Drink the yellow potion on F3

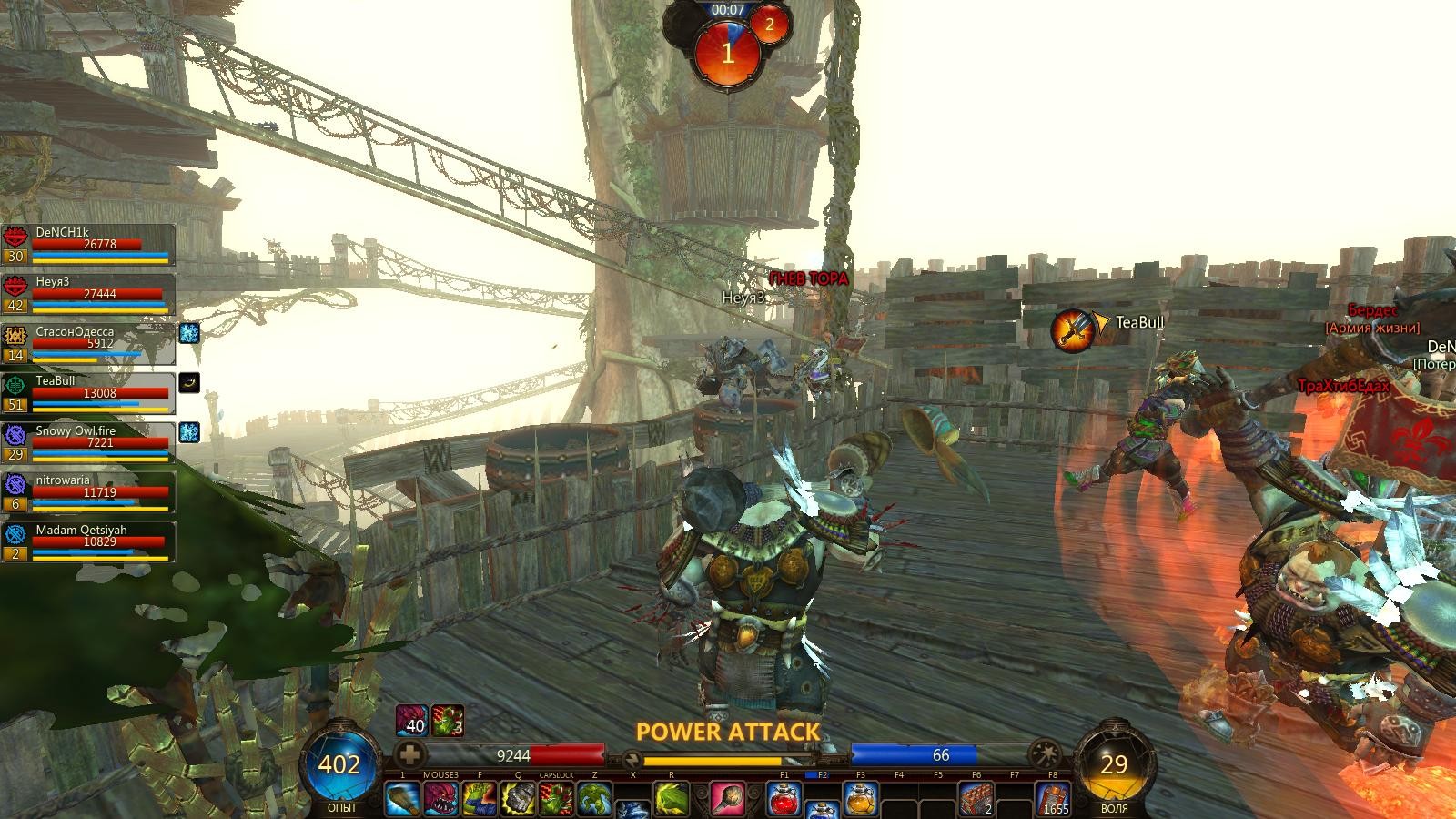[x=861, y=799]
